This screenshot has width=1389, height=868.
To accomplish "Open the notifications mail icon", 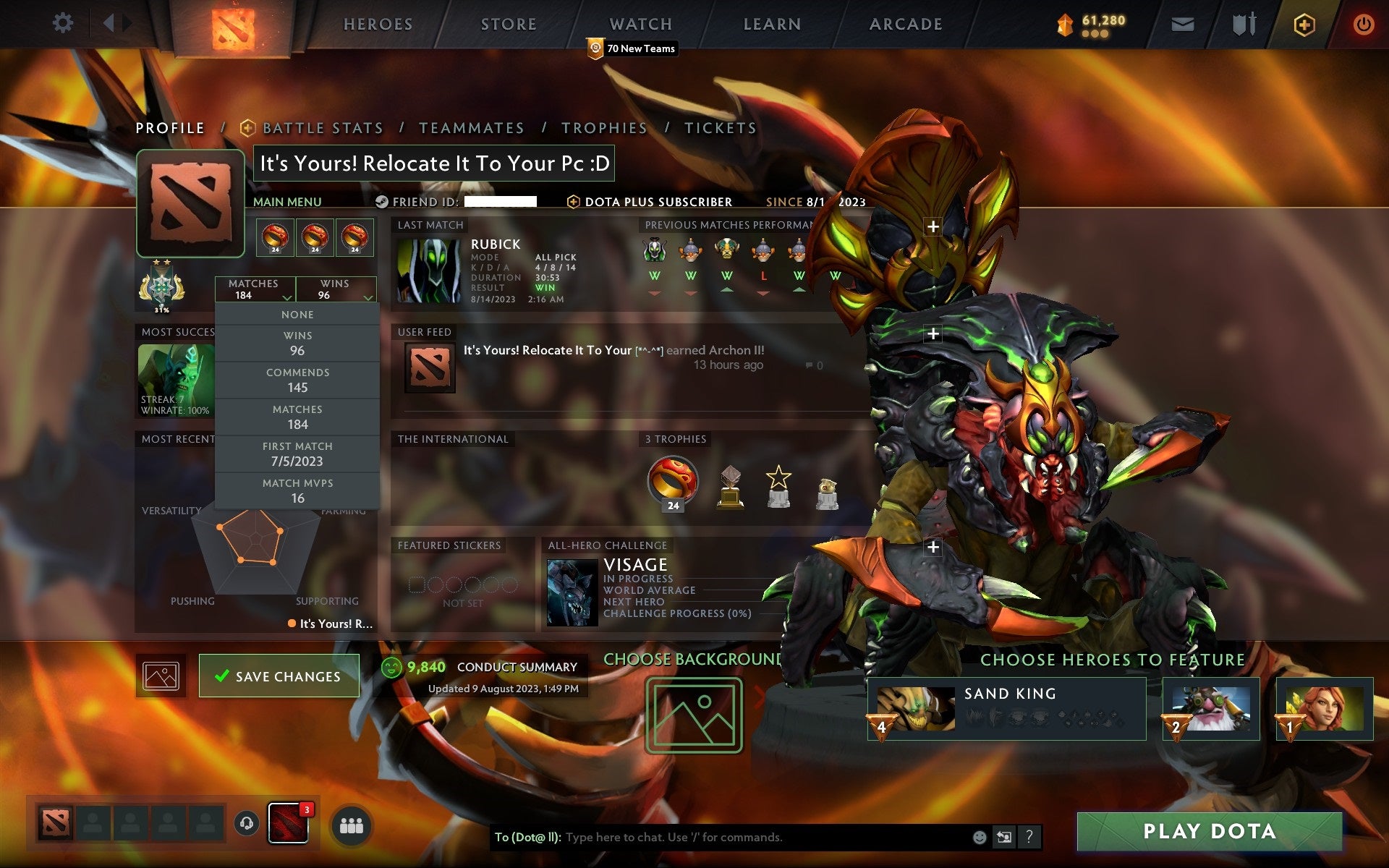I will click(x=1182, y=23).
